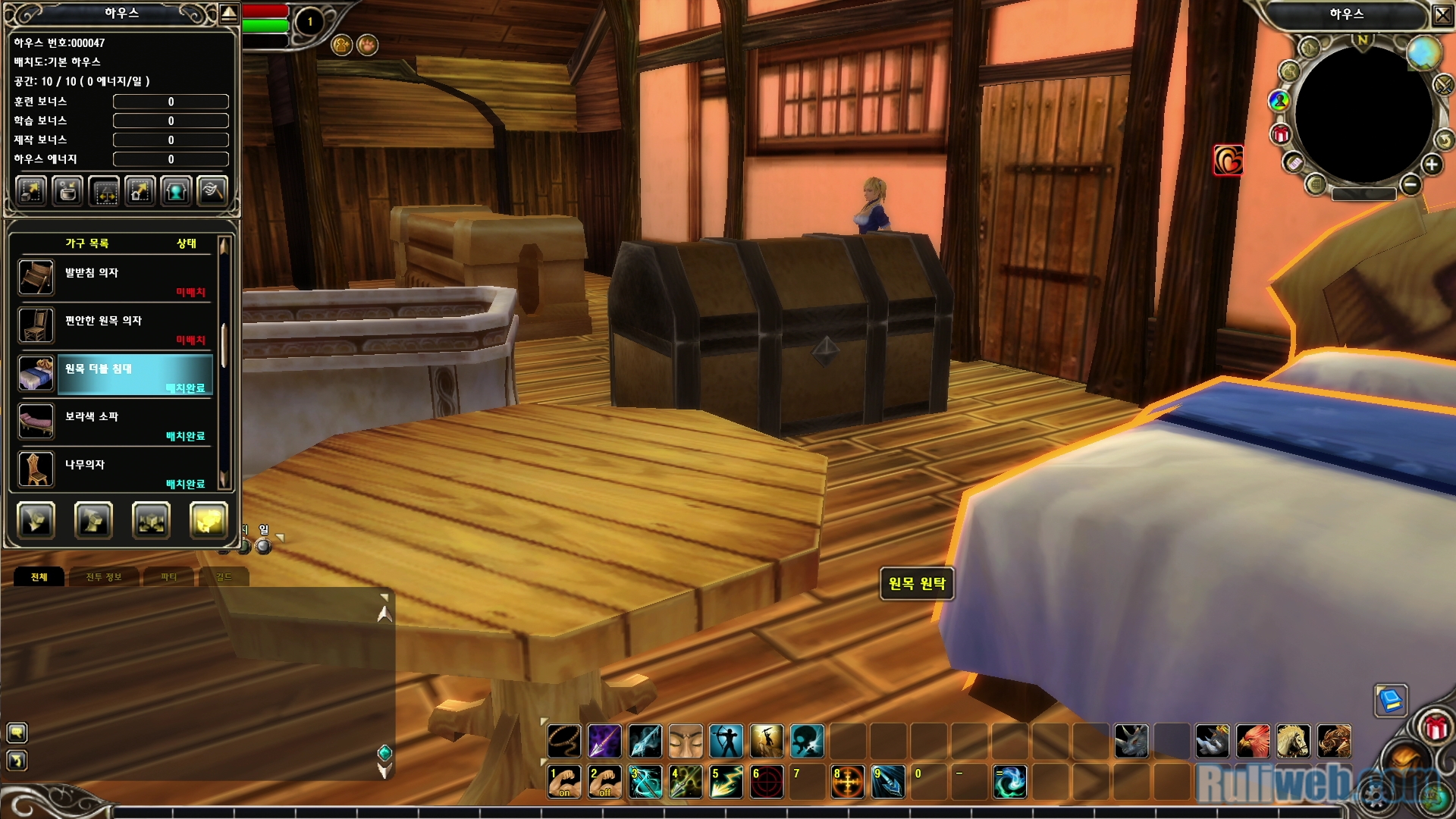Image resolution: width=1456 pixels, height=819 pixels.
Task: Use the skull skill on the hotbar
Action: (807, 741)
